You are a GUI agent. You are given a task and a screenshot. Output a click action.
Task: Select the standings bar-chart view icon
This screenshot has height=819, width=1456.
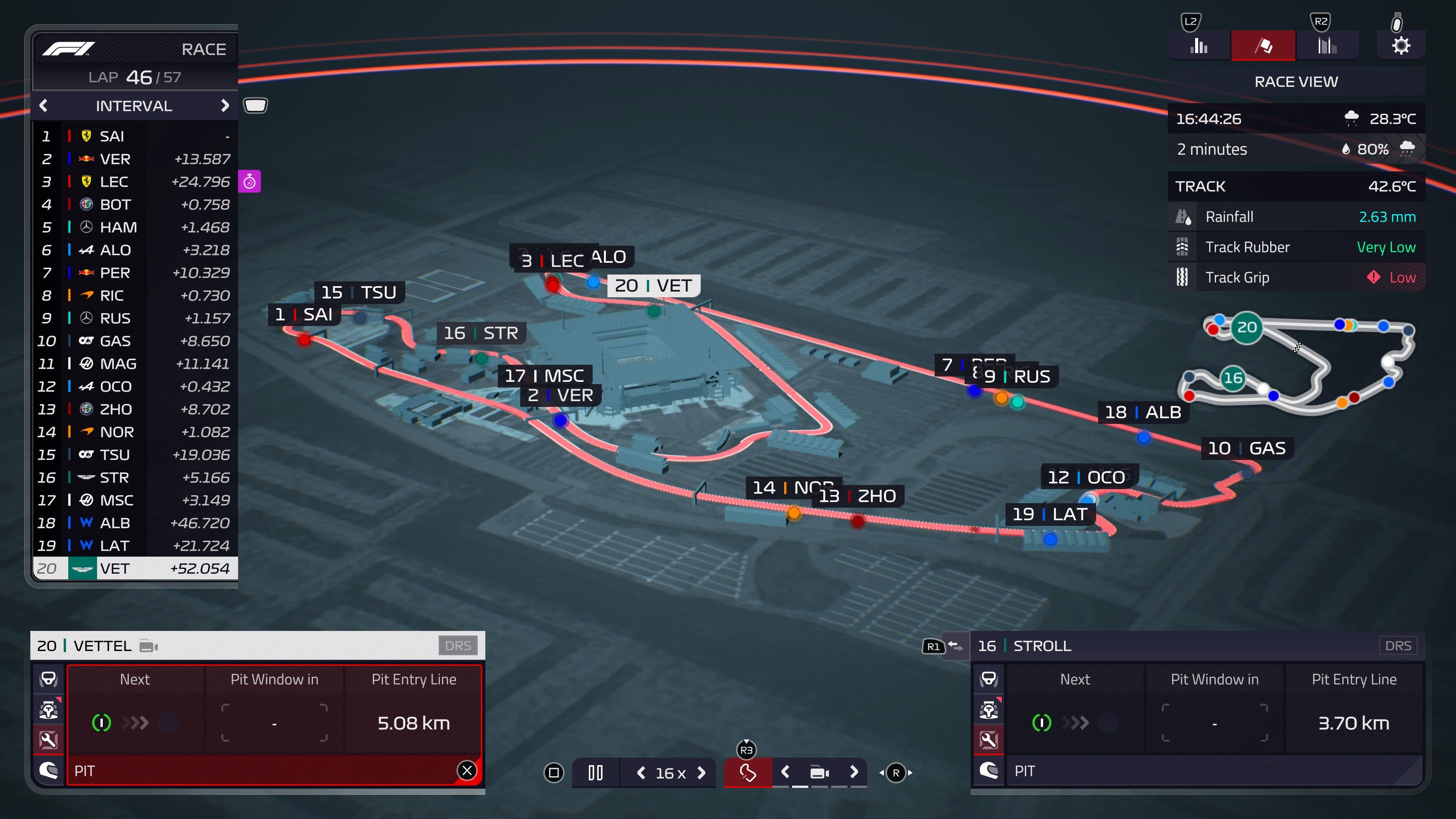click(x=1199, y=45)
